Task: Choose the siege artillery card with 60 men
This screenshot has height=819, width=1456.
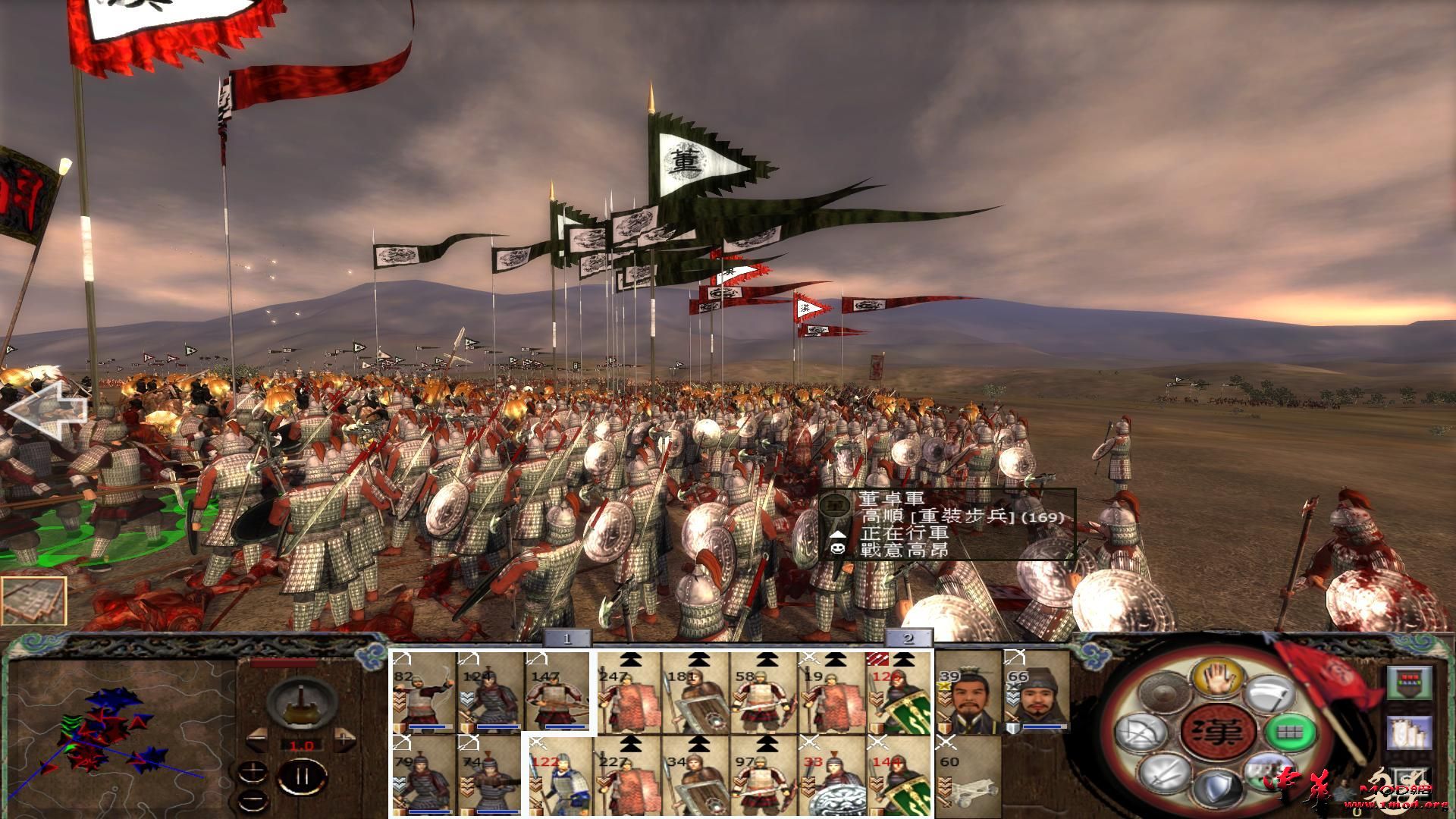Action: click(968, 775)
